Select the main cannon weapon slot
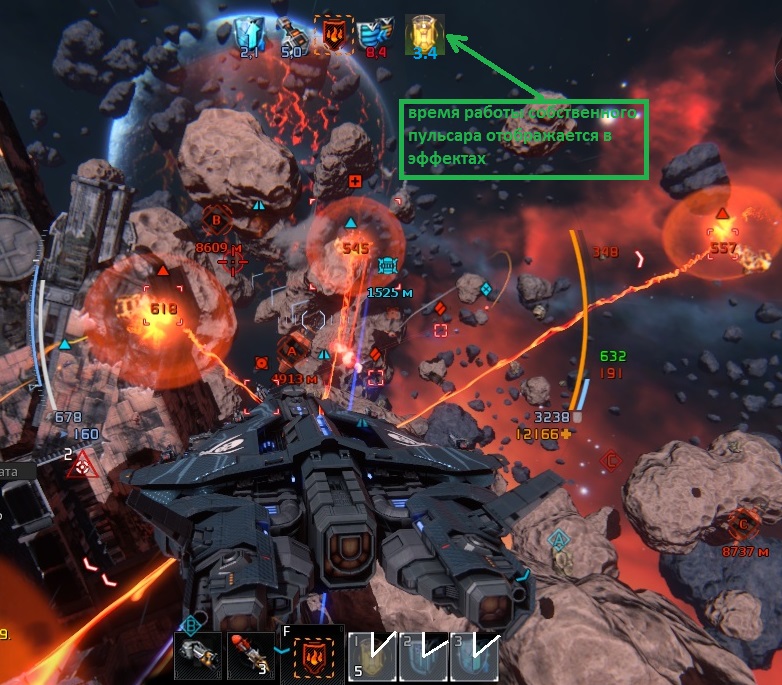Screen dimensions: 782x685 pyautogui.click(x=197, y=654)
